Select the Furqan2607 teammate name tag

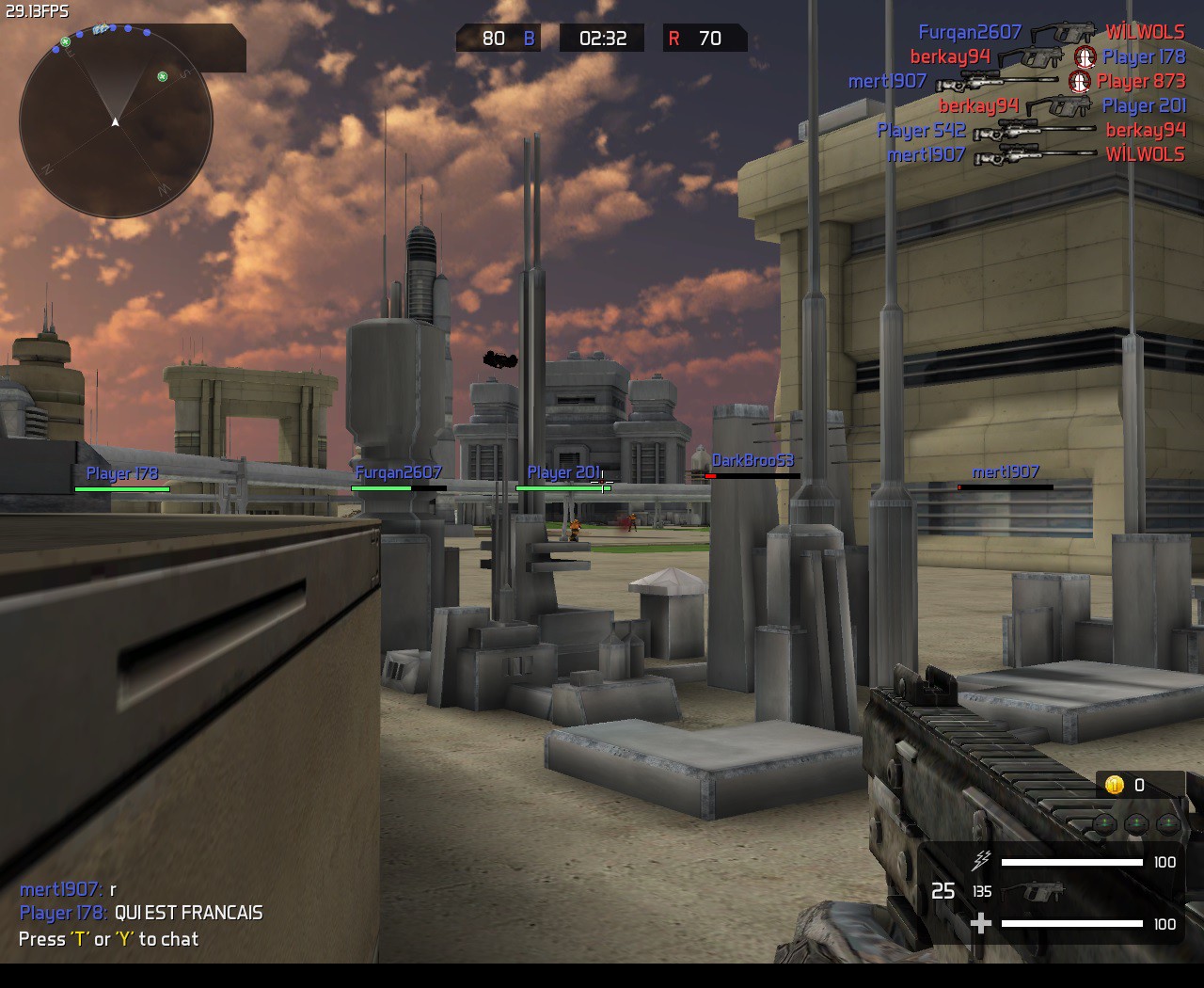[399, 473]
